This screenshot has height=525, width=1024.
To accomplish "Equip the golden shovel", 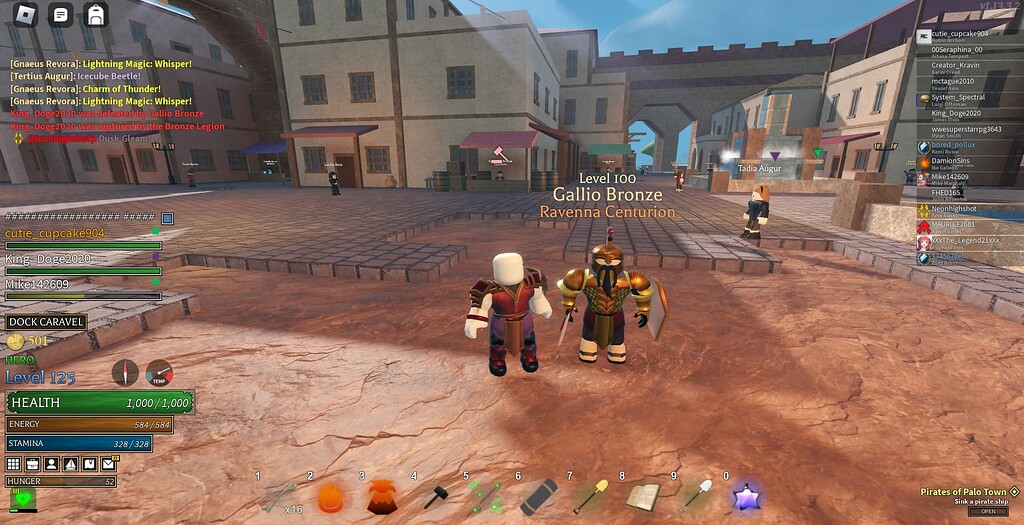I will pos(590,496).
